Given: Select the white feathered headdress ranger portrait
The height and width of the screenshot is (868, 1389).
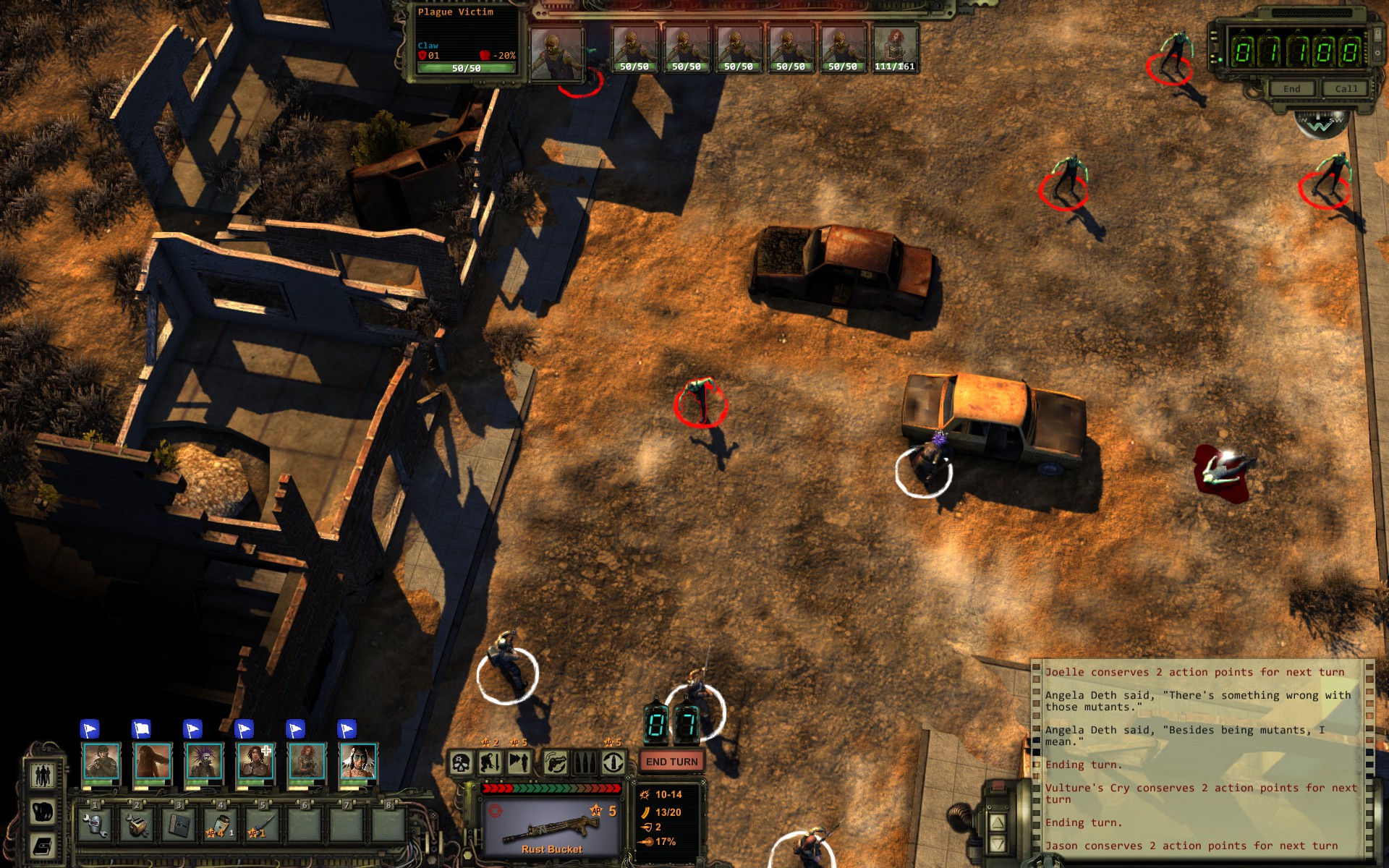Looking at the screenshot, I should pos(358,762).
